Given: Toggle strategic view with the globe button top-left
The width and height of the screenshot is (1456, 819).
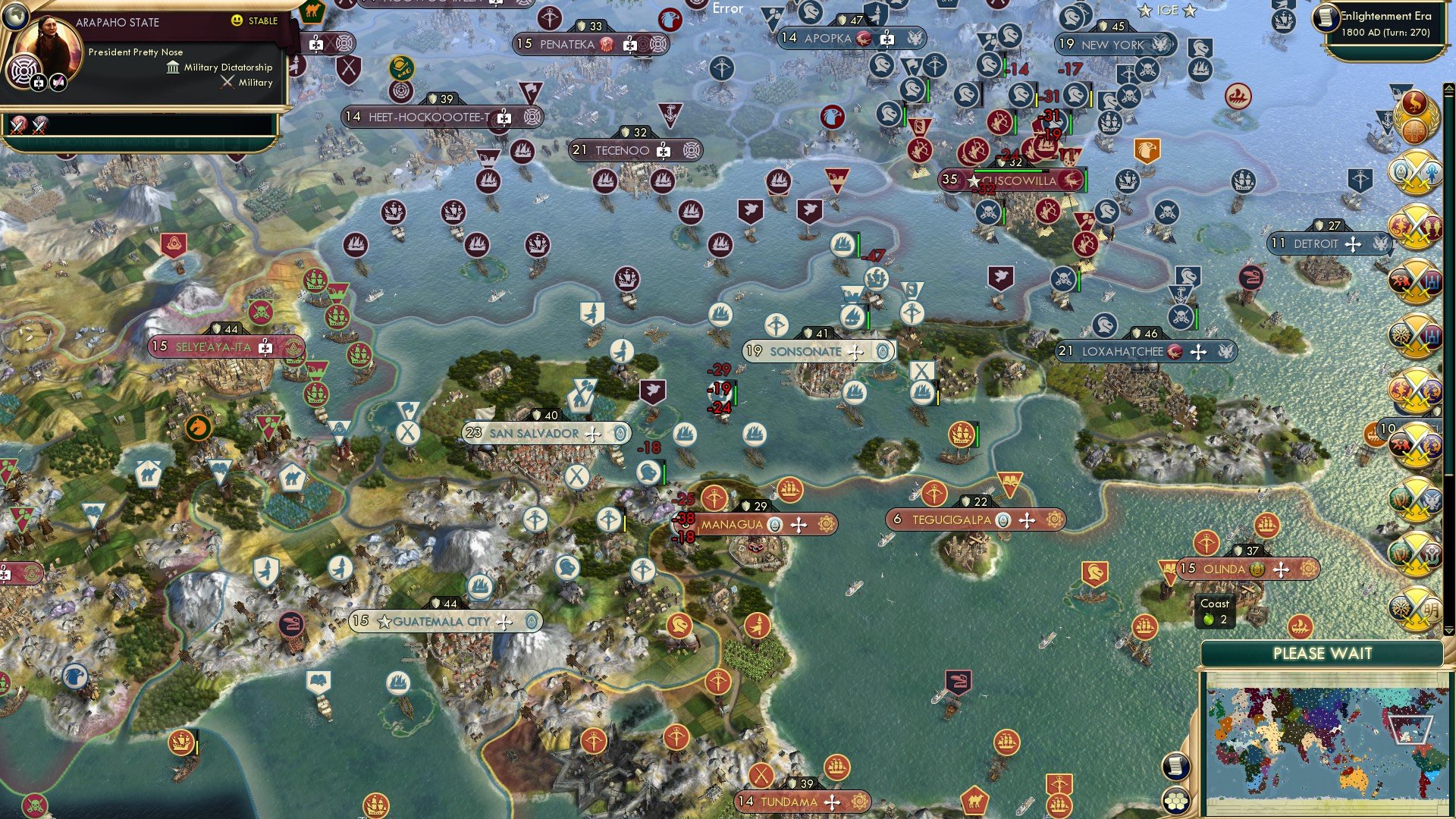Looking at the screenshot, I should click(15, 17).
